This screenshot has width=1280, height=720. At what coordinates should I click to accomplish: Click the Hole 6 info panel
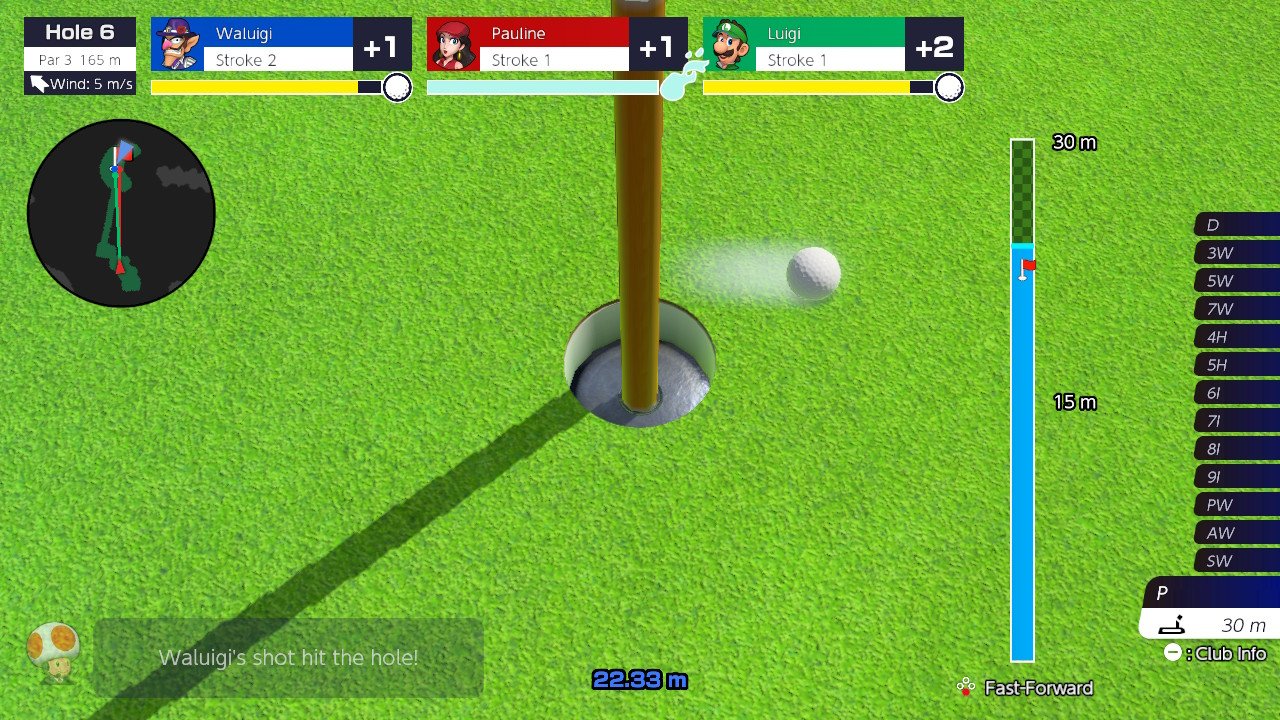(x=80, y=56)
